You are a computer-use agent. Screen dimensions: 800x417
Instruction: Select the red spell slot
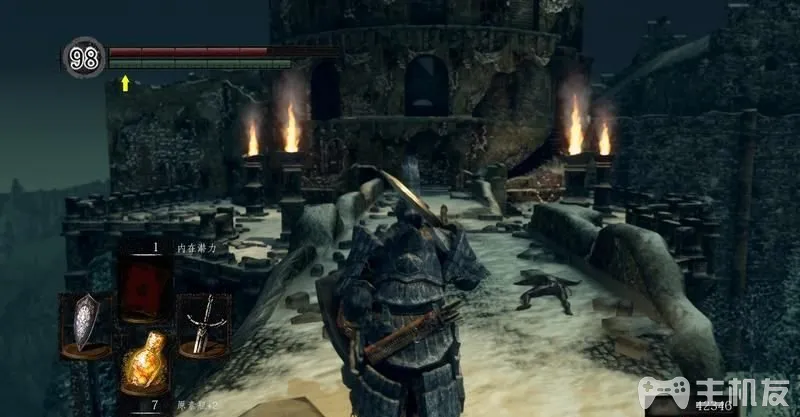coord(144,285)
